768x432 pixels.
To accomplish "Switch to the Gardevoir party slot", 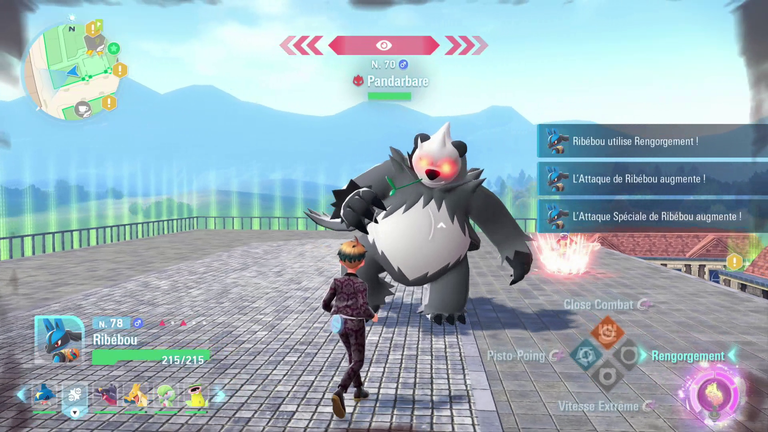I will click(x=165, y=396).
